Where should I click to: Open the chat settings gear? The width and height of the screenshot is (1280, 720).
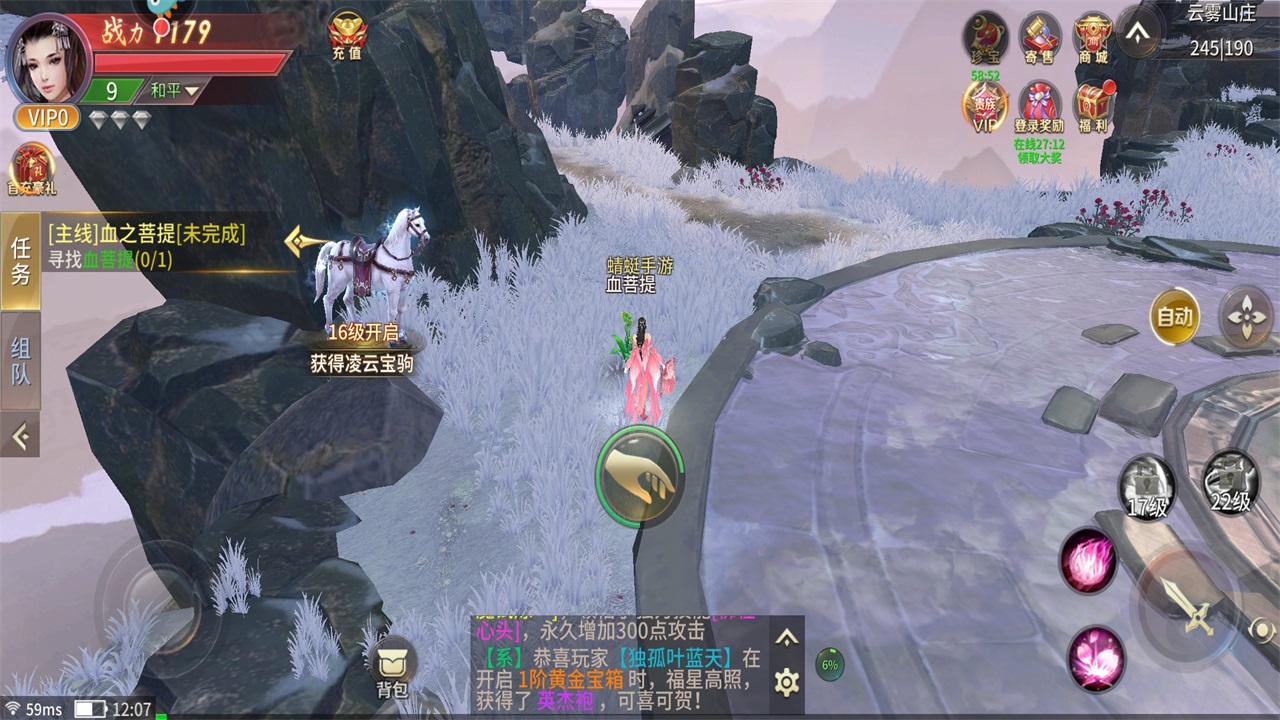tap(787, 683)
